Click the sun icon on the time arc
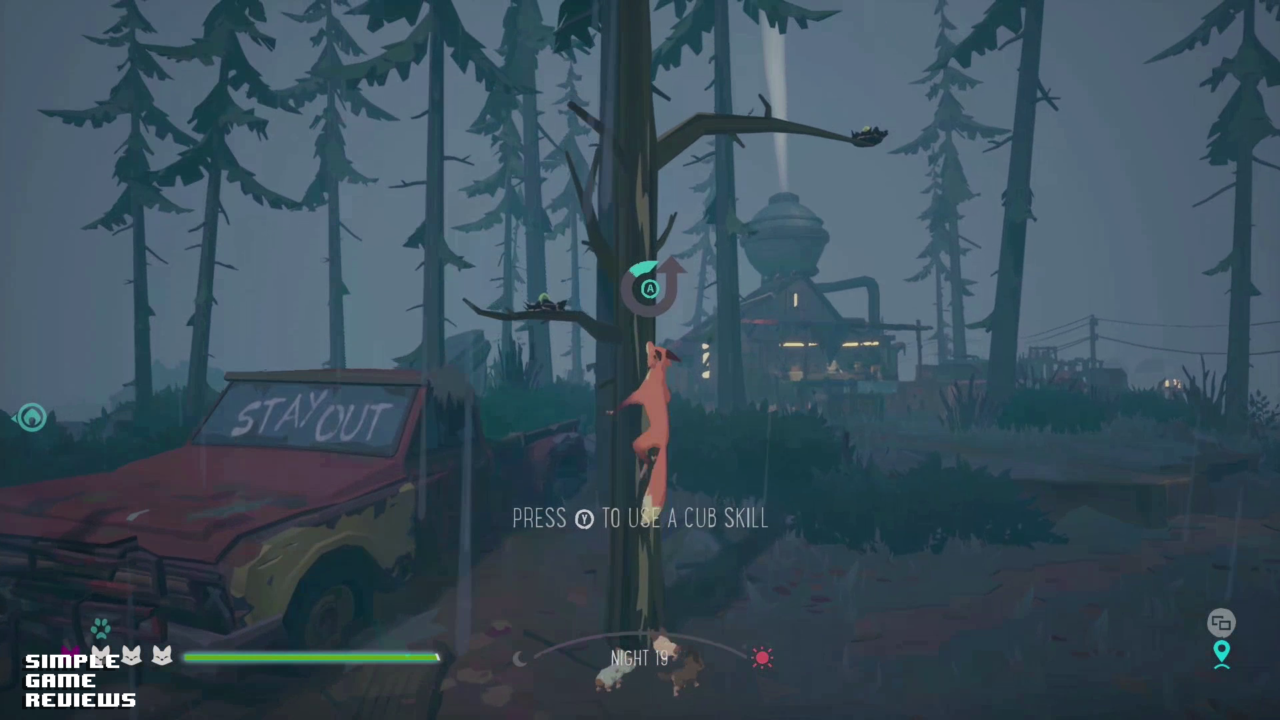1280x720 pixels. [x=762, y=658]
